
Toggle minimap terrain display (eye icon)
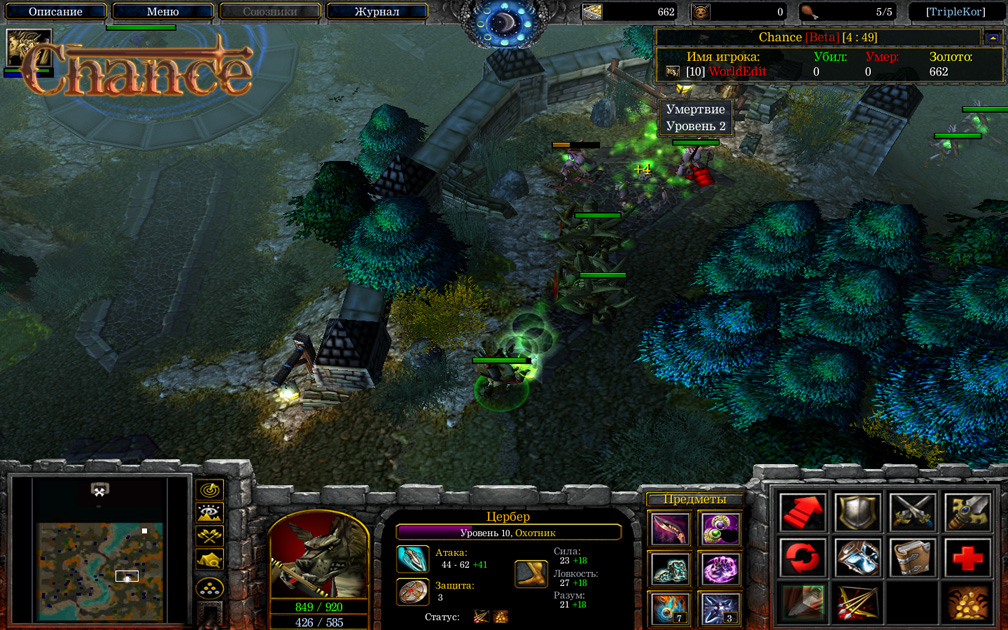(x=209, y=514)
